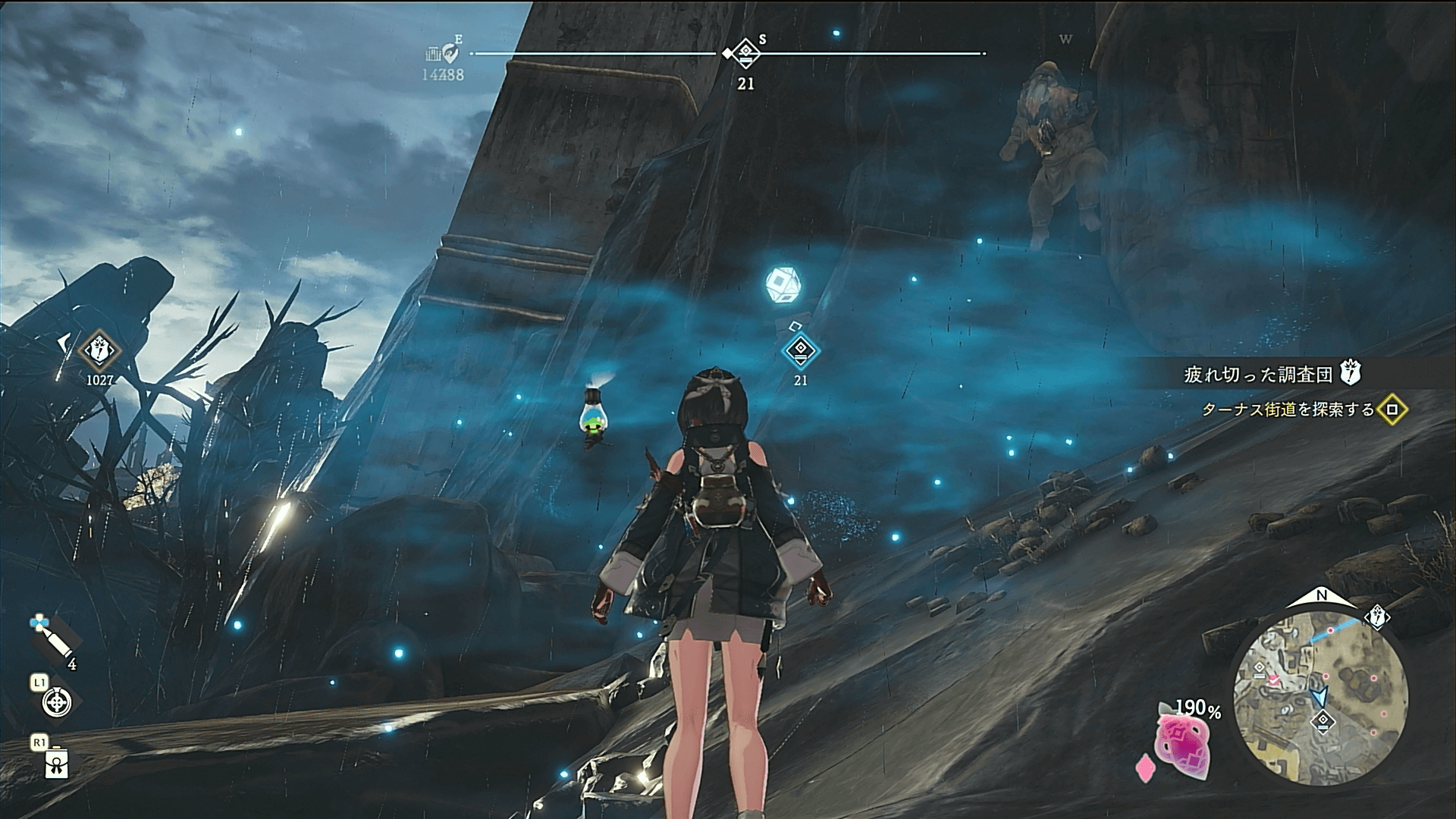Click the compass diamond marker above 21
This screenshot has height=819, width=1456.
pos(746,53)
